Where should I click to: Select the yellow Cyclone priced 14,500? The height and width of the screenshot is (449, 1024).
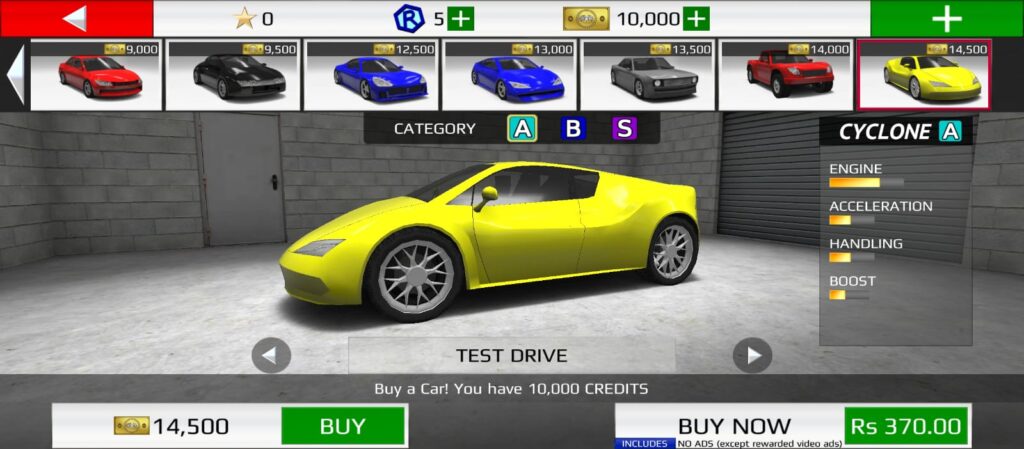[x=924, y=75]
